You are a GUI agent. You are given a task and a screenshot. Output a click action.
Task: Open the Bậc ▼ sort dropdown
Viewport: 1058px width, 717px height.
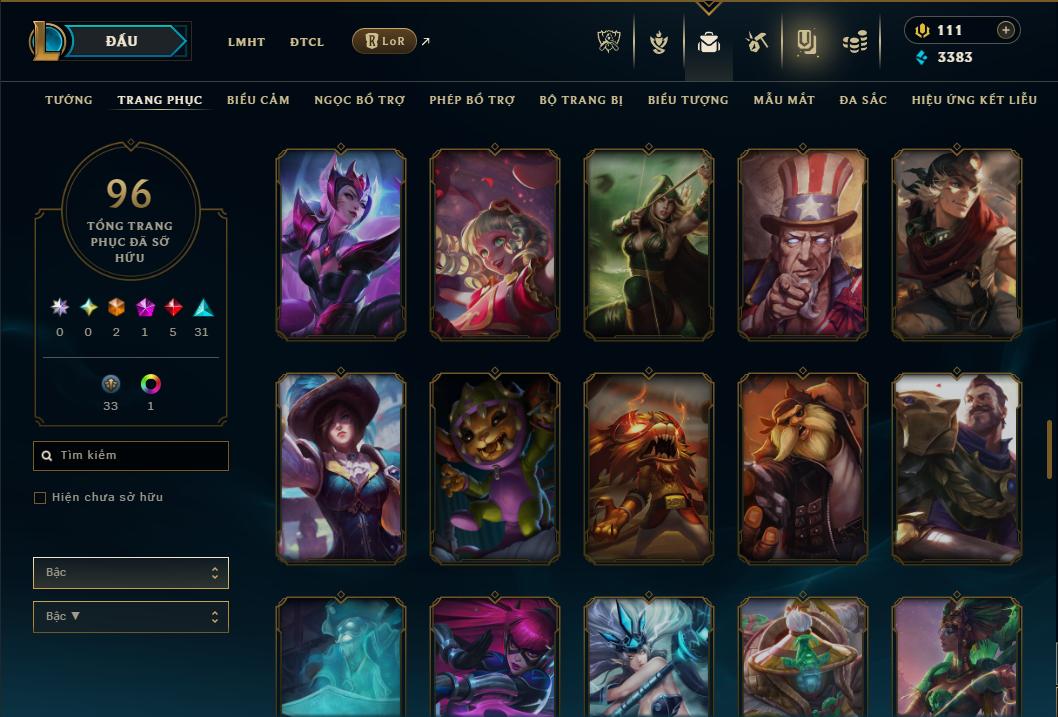pyautogui.click(x=131, y=617)
